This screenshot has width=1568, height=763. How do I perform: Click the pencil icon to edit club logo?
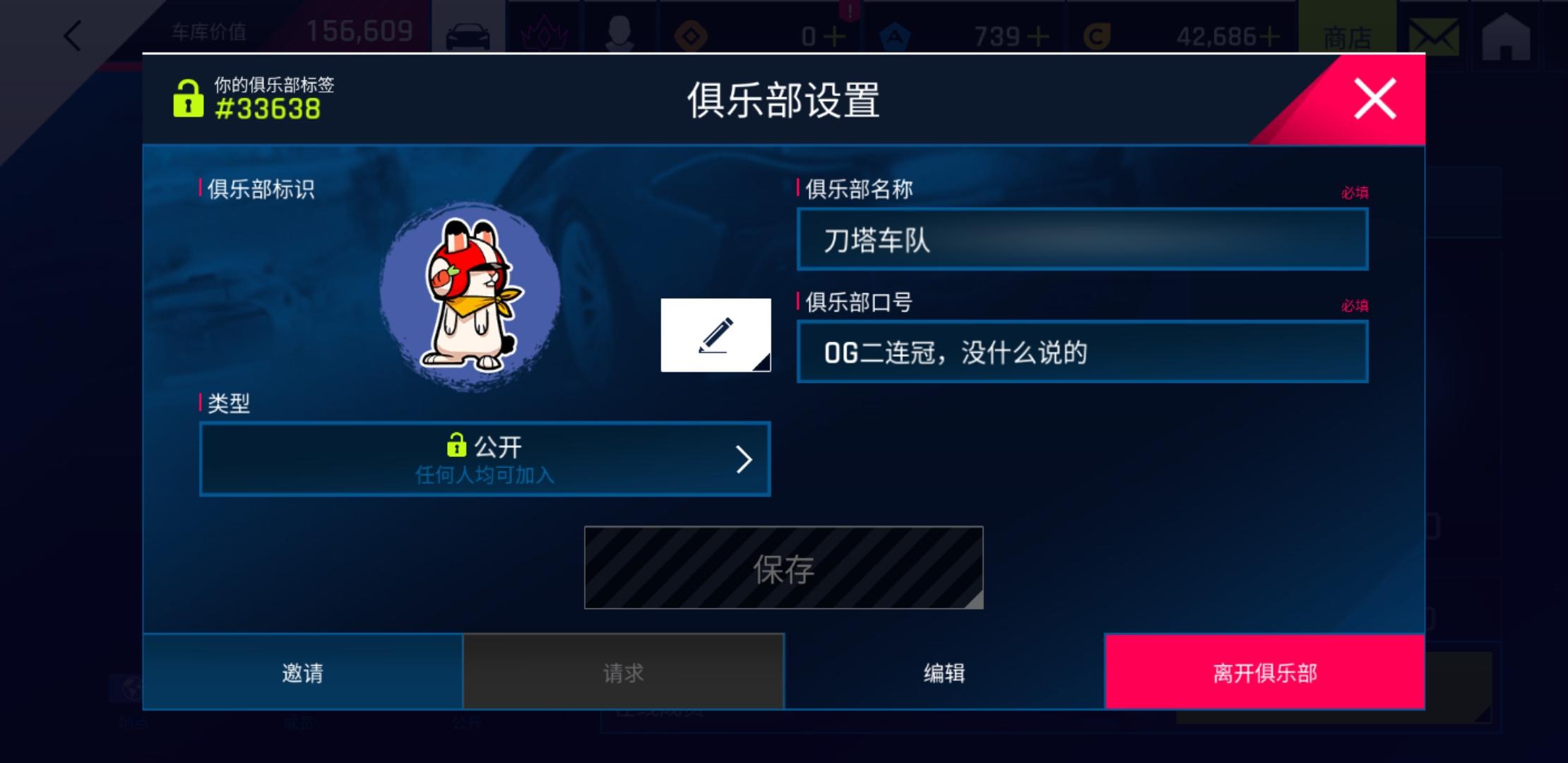tap(715, 335)
